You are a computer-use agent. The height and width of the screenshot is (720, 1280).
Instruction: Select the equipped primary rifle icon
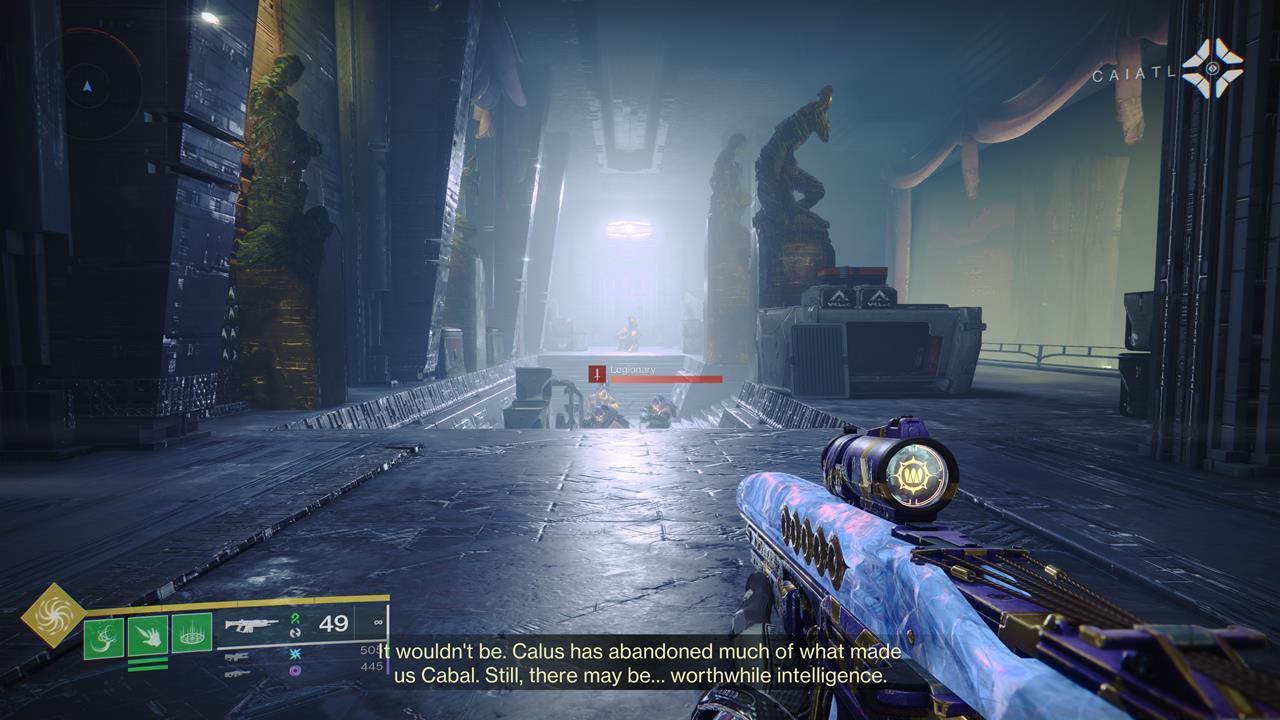coord(252,625)
